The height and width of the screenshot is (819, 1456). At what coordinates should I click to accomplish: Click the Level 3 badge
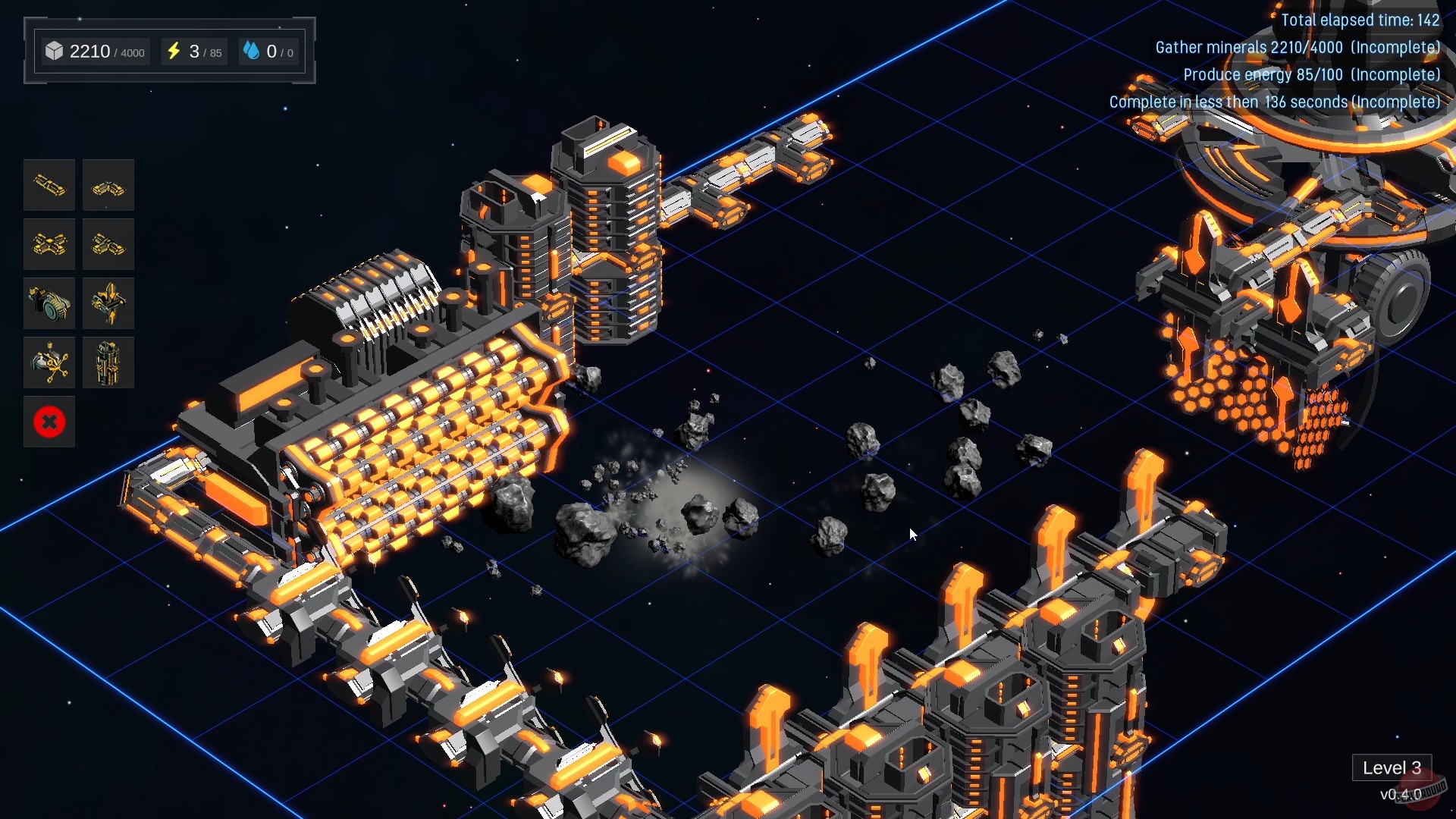click(x=1392, y=767)
